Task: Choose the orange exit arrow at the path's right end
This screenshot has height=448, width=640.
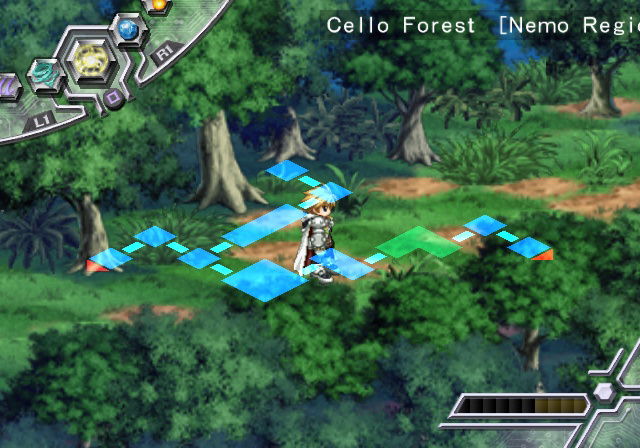Action: tap(542, 255)
